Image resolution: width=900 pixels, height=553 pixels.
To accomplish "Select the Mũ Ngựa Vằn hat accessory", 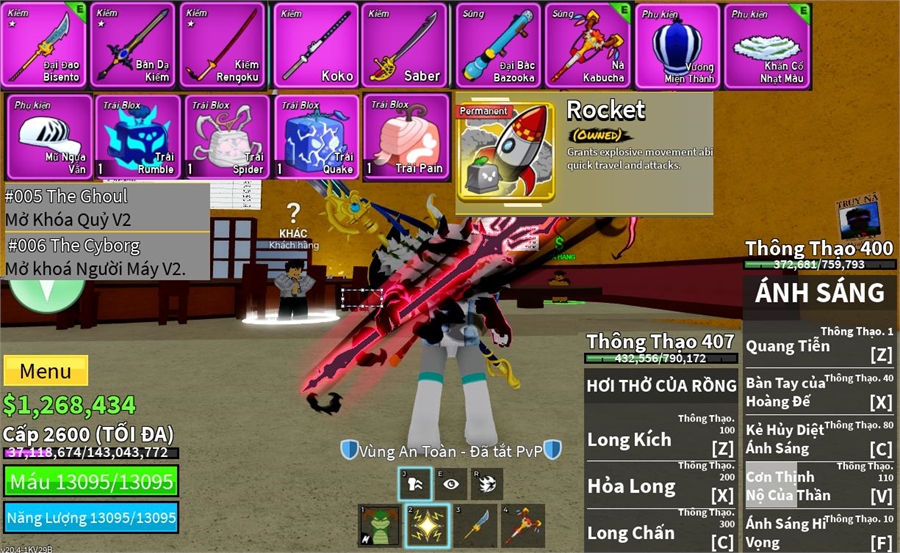I will coord(49,137).
